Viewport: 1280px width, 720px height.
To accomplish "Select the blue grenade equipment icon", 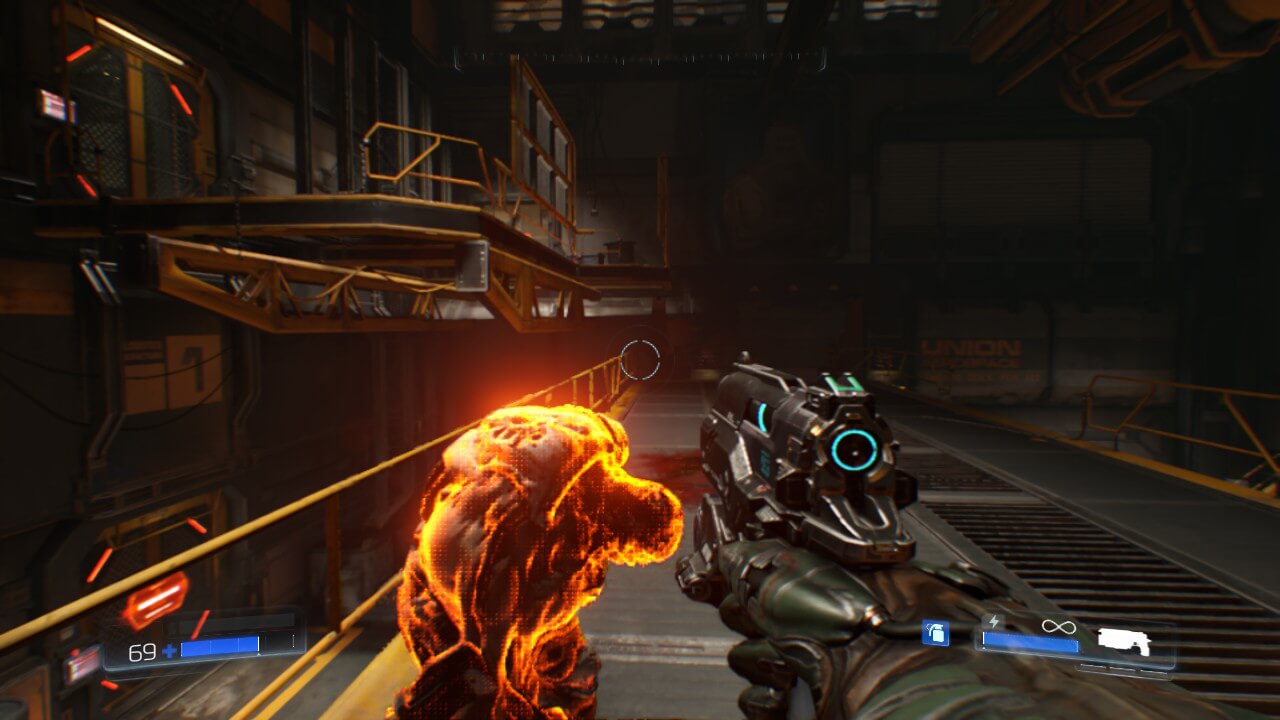I will pyautogui.click(x=935, y=633).
